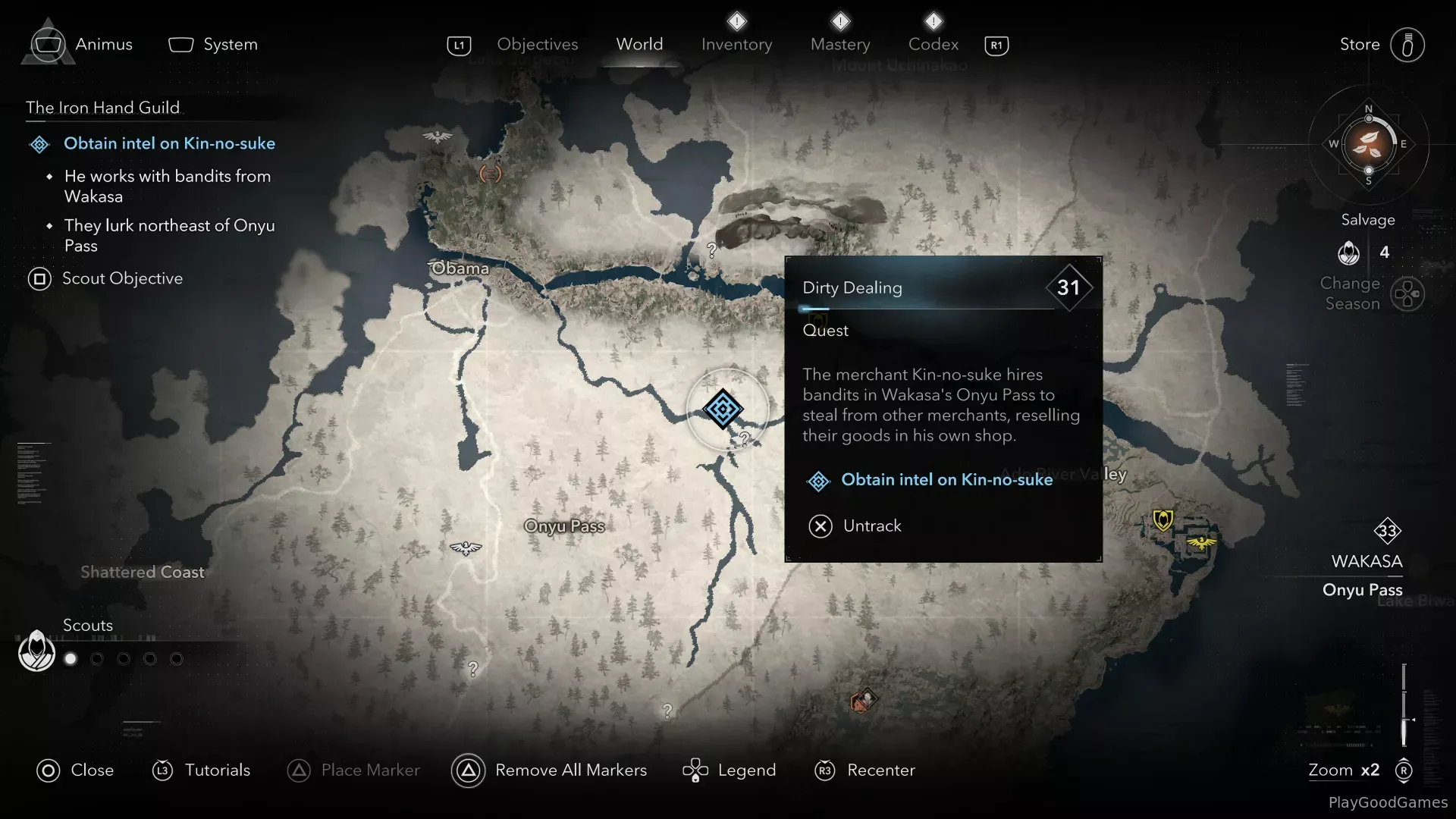Remove All Markers from the map

[550, 770]
